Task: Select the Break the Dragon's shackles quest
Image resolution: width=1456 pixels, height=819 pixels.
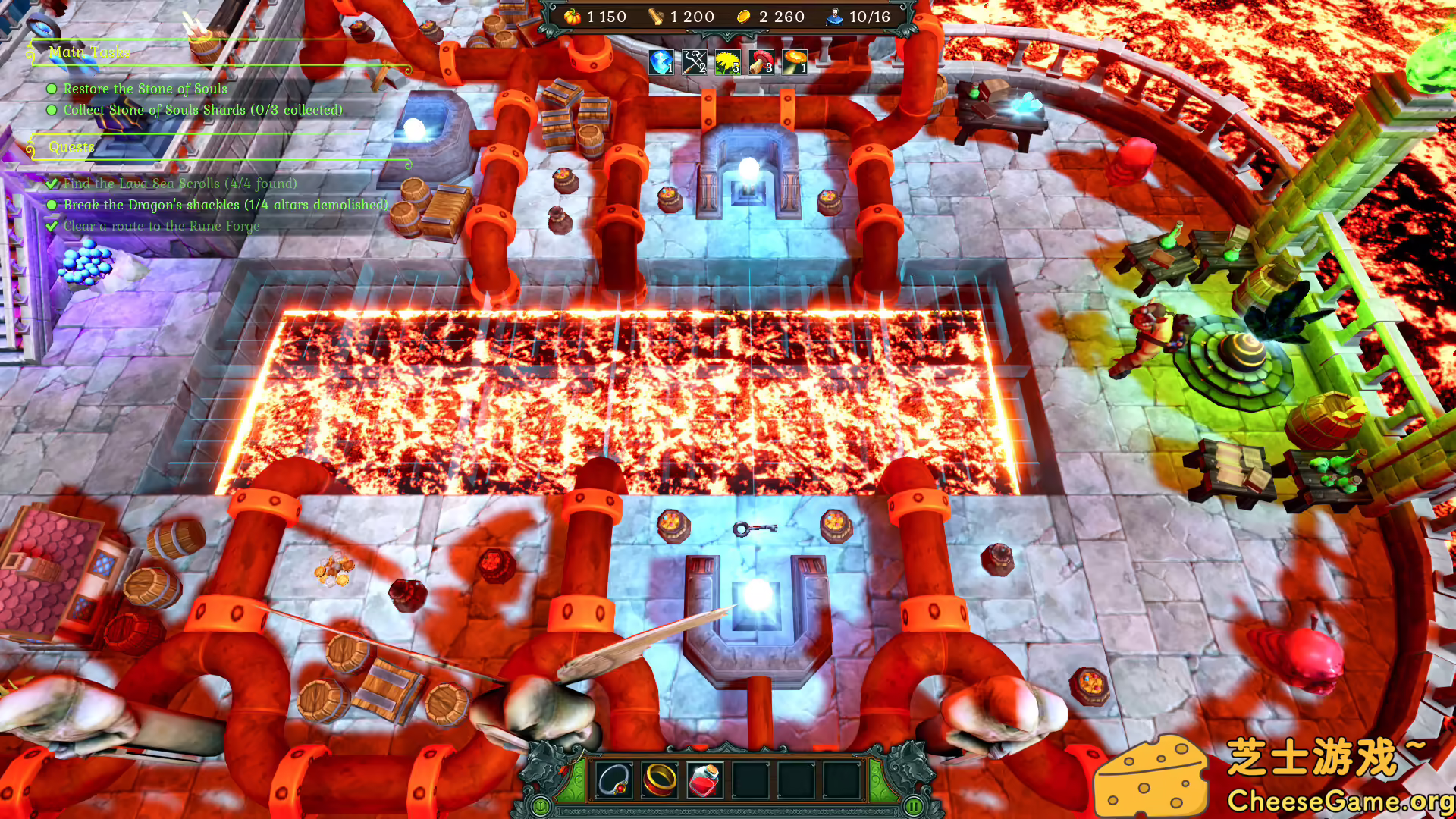Action: (x=225, y=206)
